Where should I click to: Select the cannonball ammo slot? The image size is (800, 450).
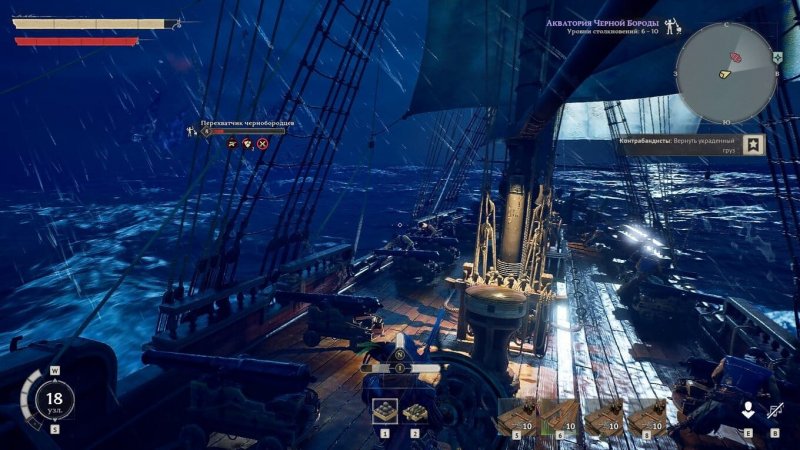coord(384,411)
